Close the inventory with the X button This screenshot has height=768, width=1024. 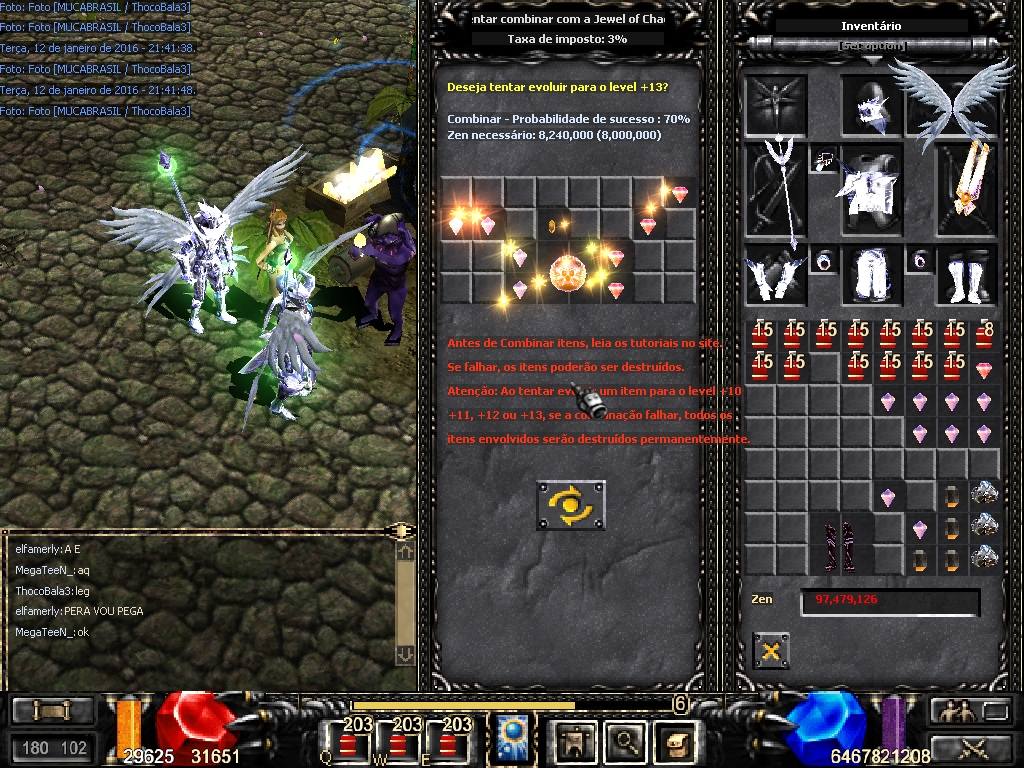click(770, 651)
